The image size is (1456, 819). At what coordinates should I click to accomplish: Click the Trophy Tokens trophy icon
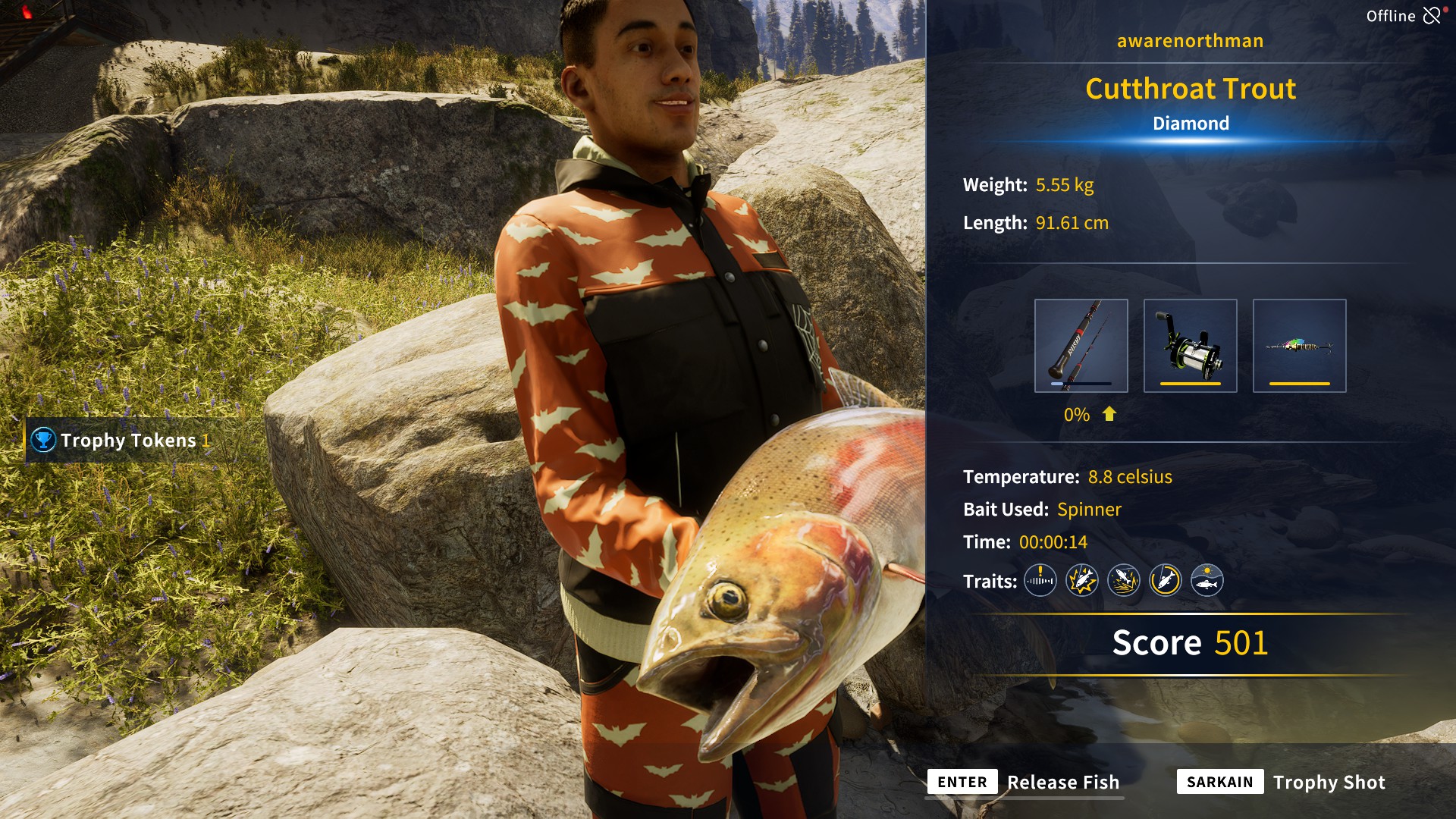click(x=42, y=440)
